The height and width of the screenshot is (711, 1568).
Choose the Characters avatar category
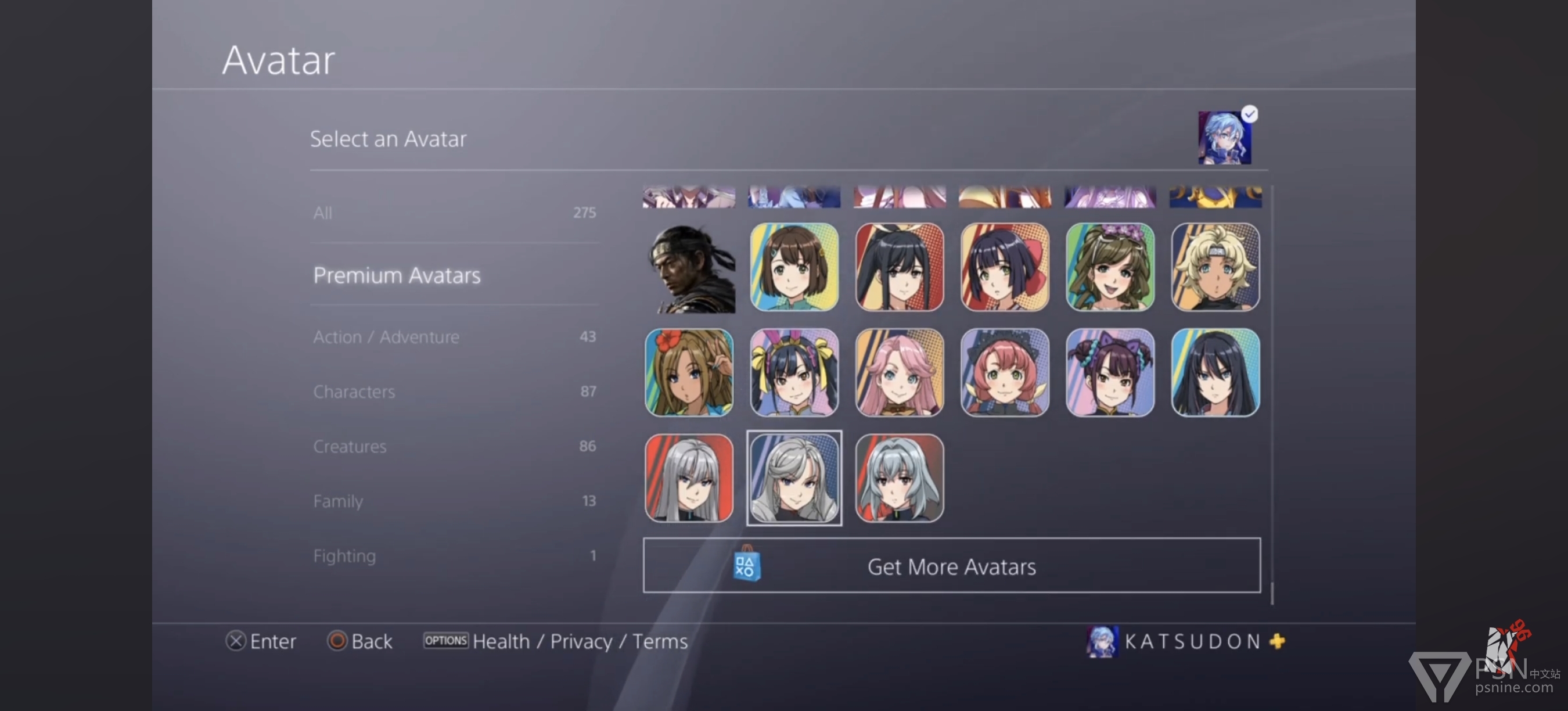click(454, 392)
